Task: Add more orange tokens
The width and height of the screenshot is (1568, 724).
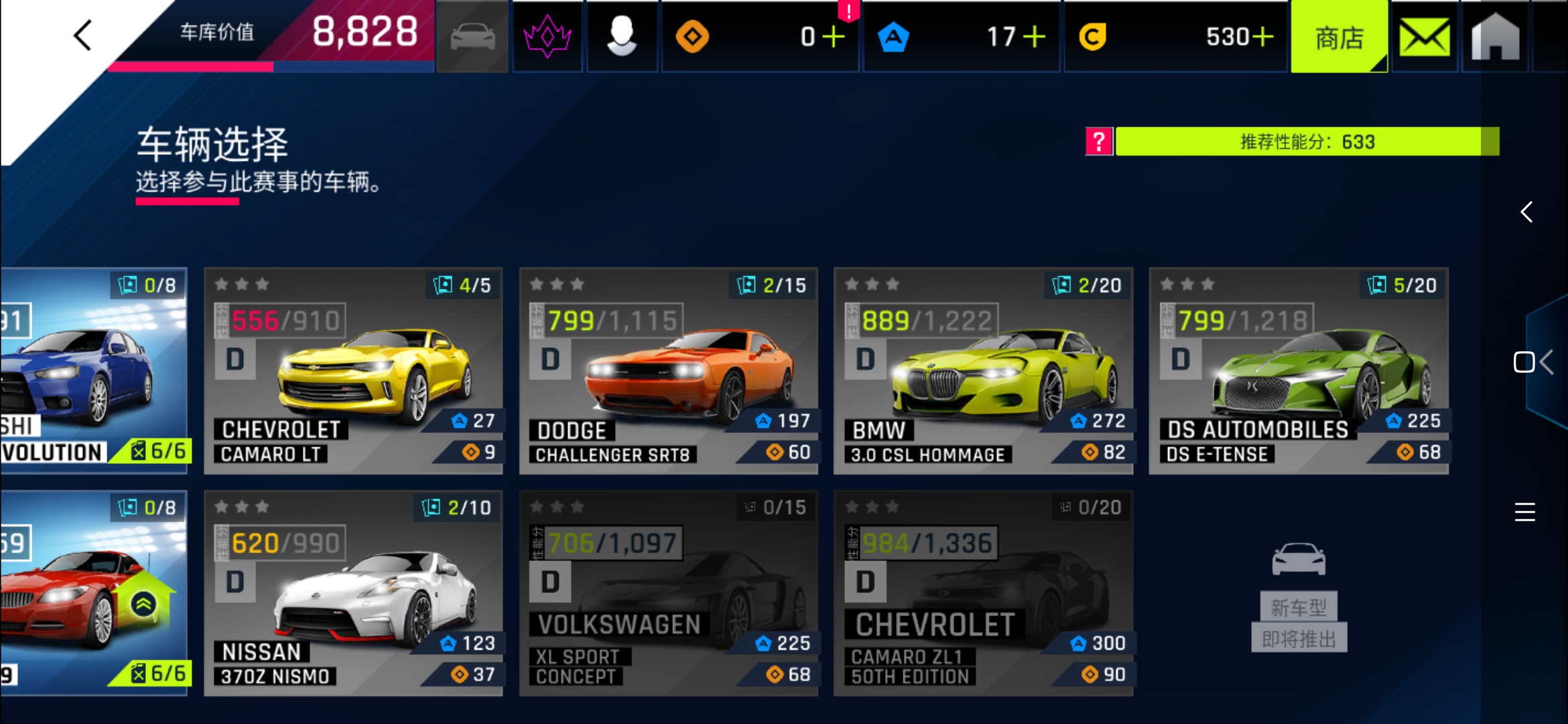Action: tap(833, 37)
